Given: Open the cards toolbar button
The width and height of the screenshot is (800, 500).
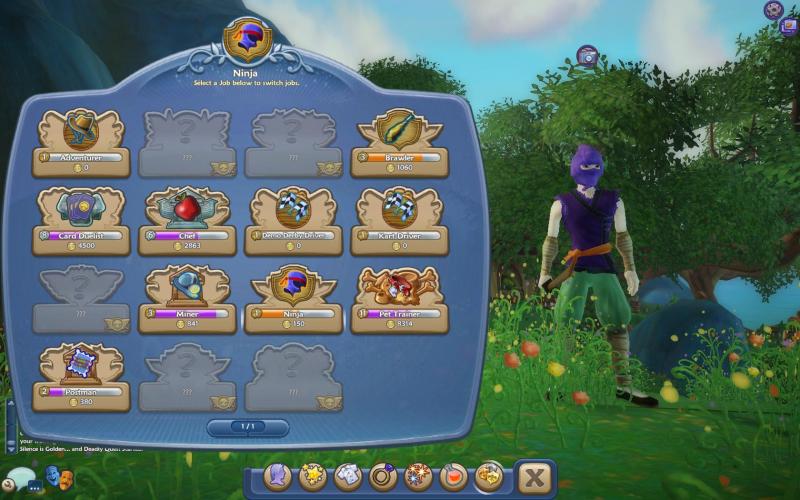Looking at the screenshot, I should click(348, 477).
